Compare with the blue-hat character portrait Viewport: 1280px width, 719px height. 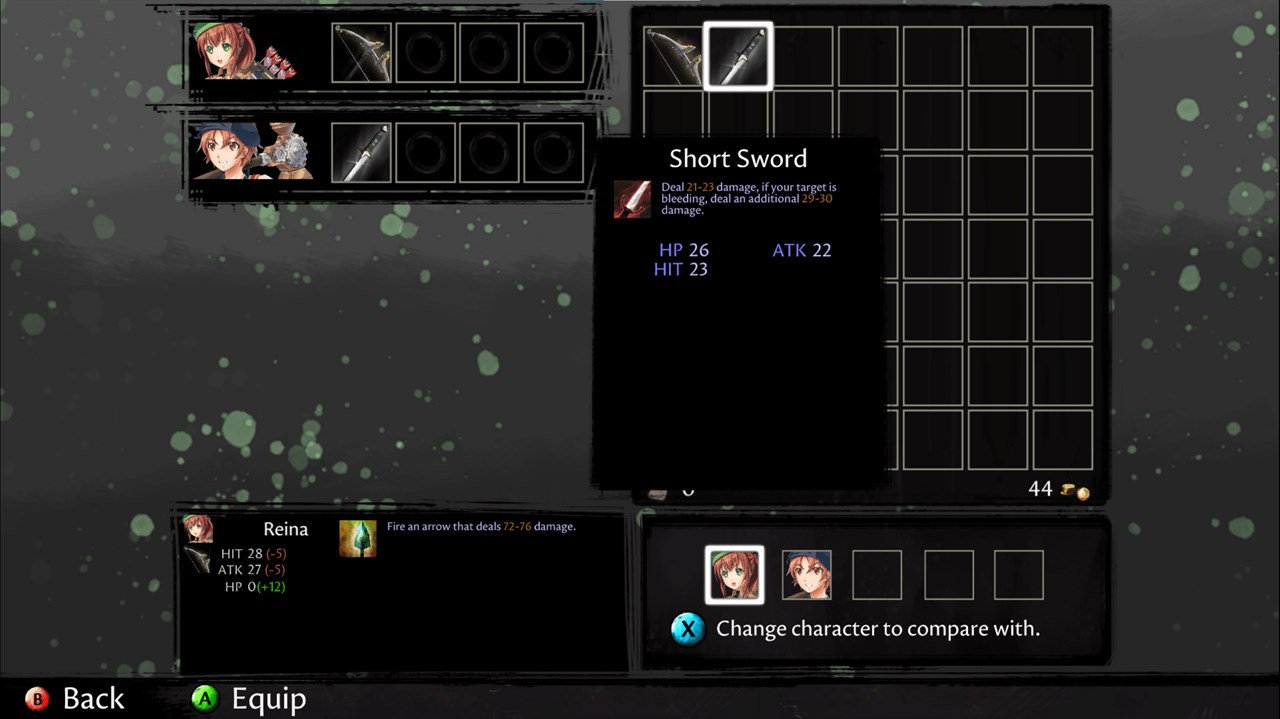coord(806,575)
